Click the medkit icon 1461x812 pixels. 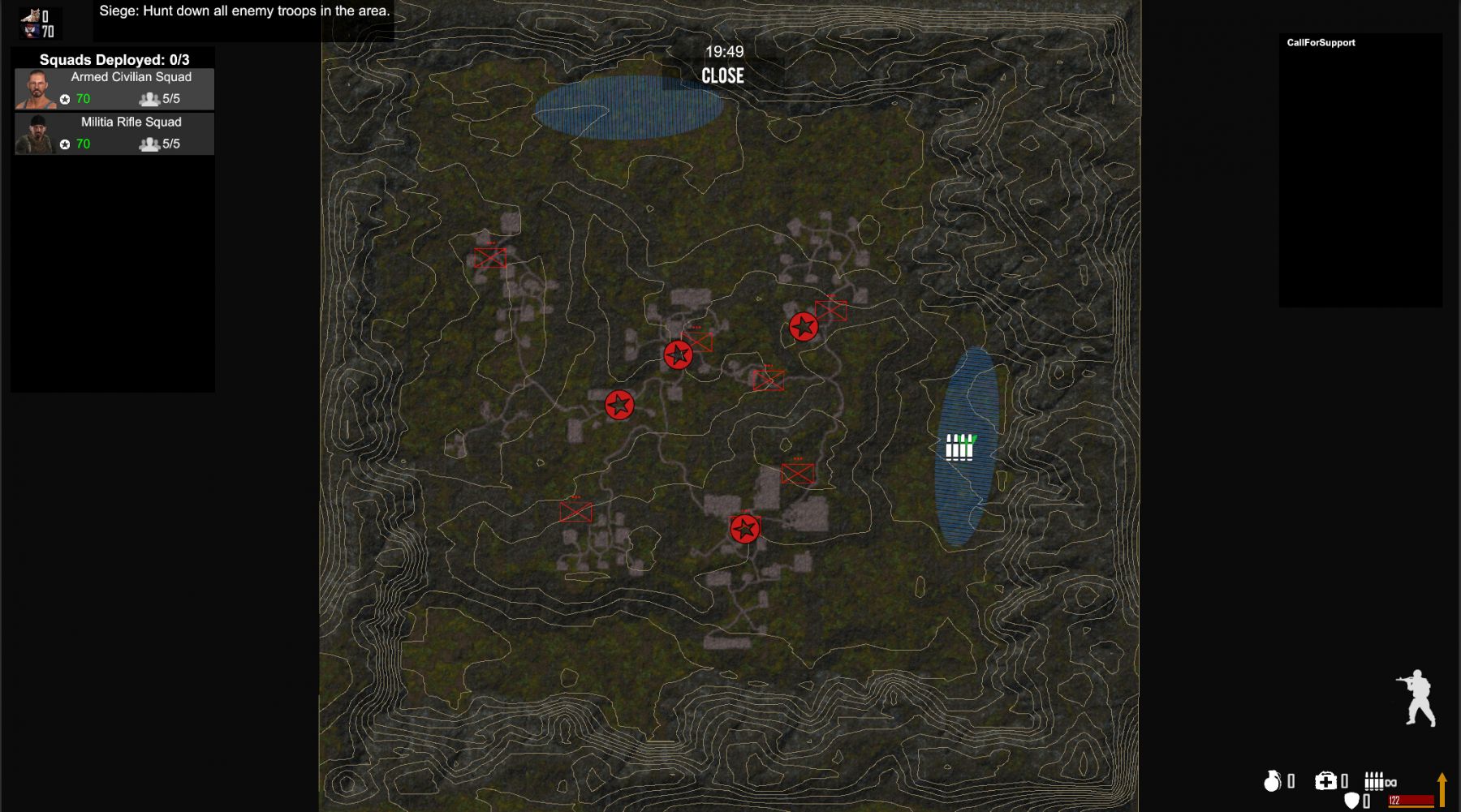tap(1325, 780)
